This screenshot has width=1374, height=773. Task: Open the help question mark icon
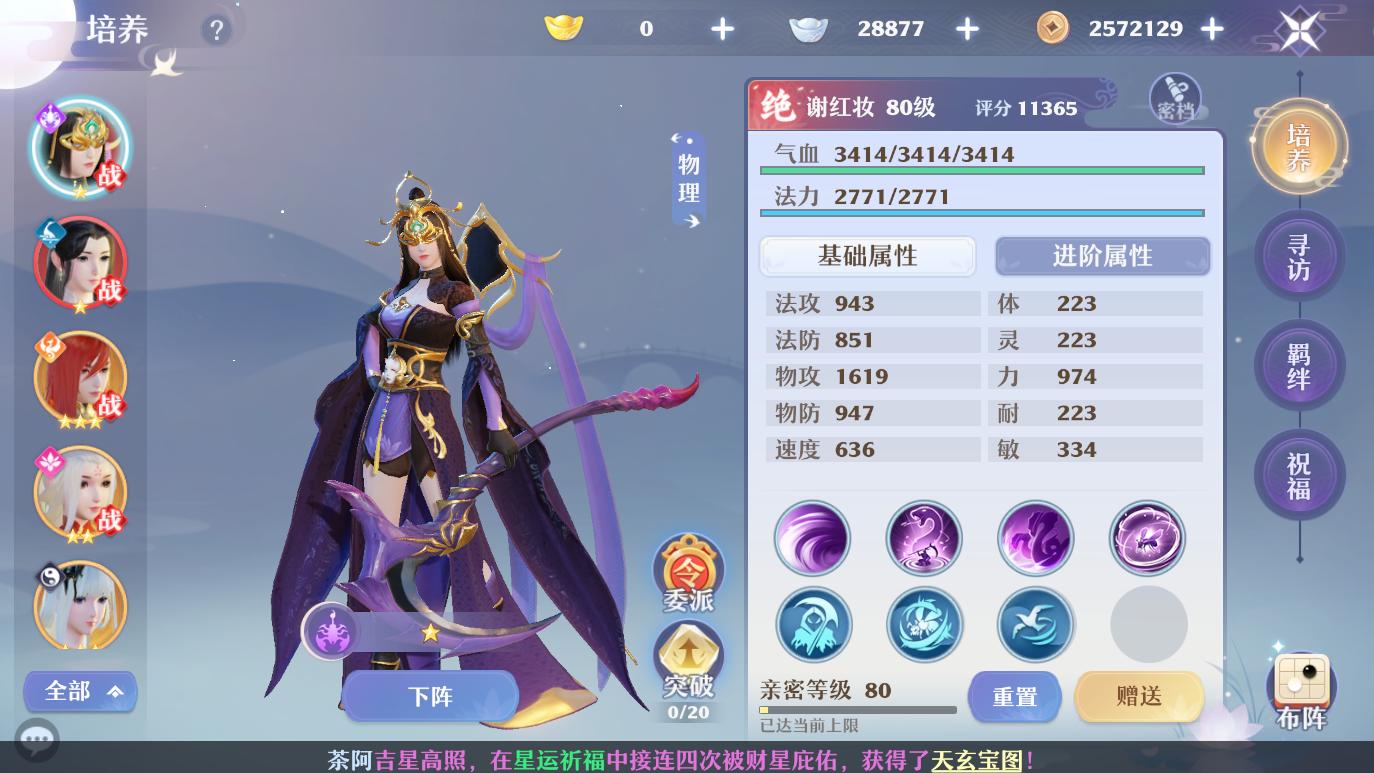coord(217,30)
